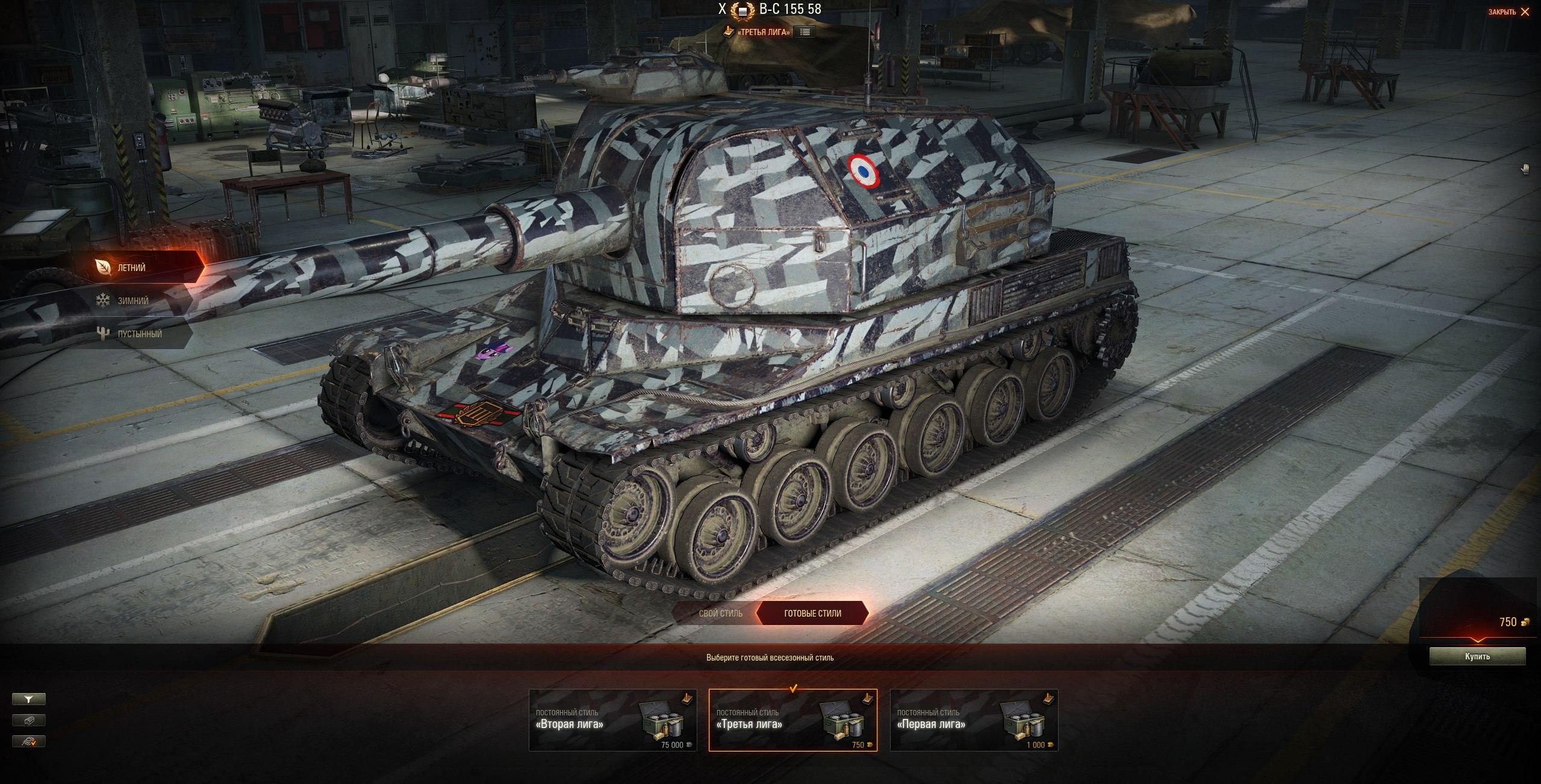Switch to the Свой стиль tab
The height and width of the screenshot is (784, 1541).
pyautogui.click(x=720, y=613)
